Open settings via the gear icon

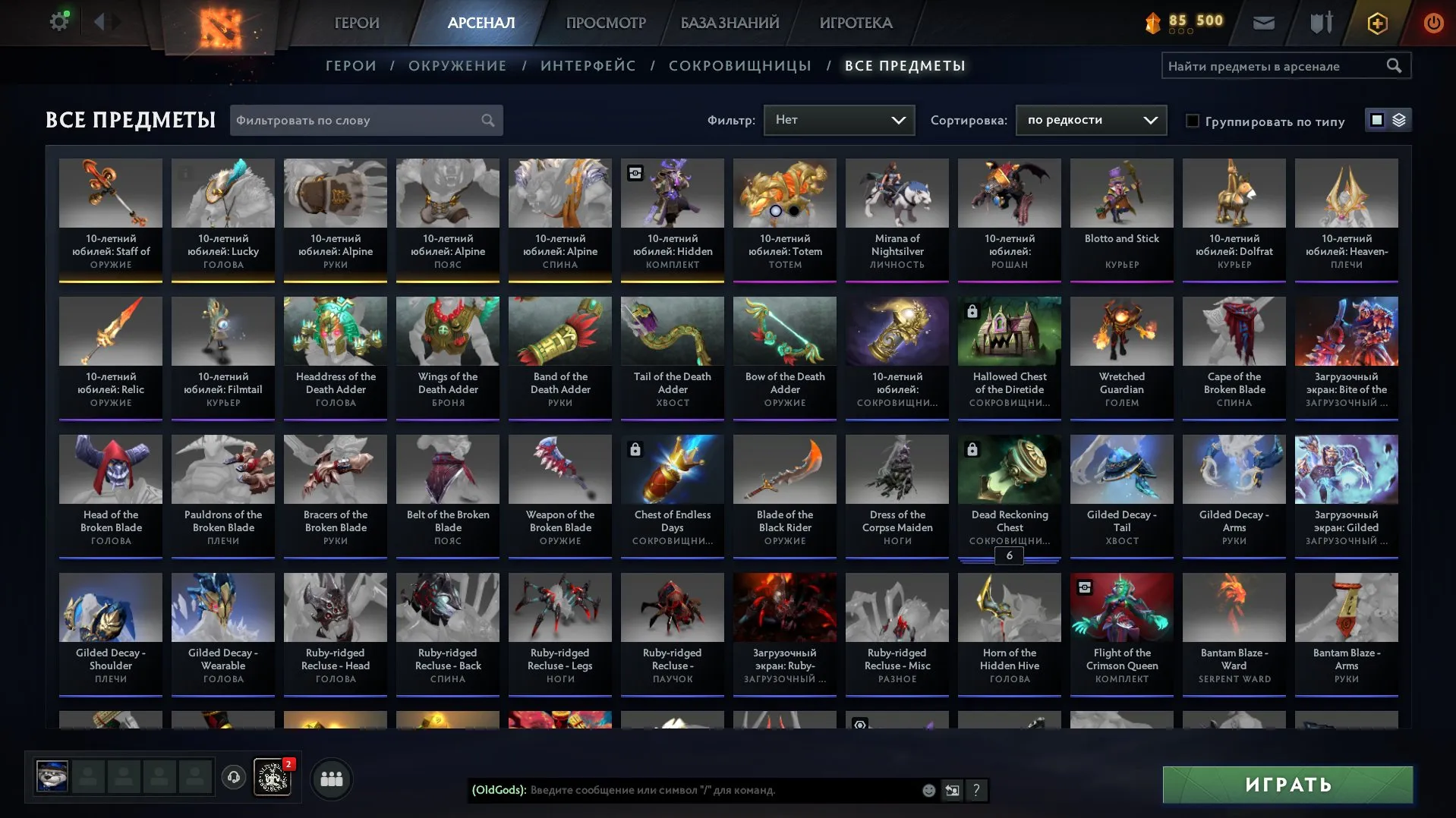pyautogui.click(x=58, y=20)
